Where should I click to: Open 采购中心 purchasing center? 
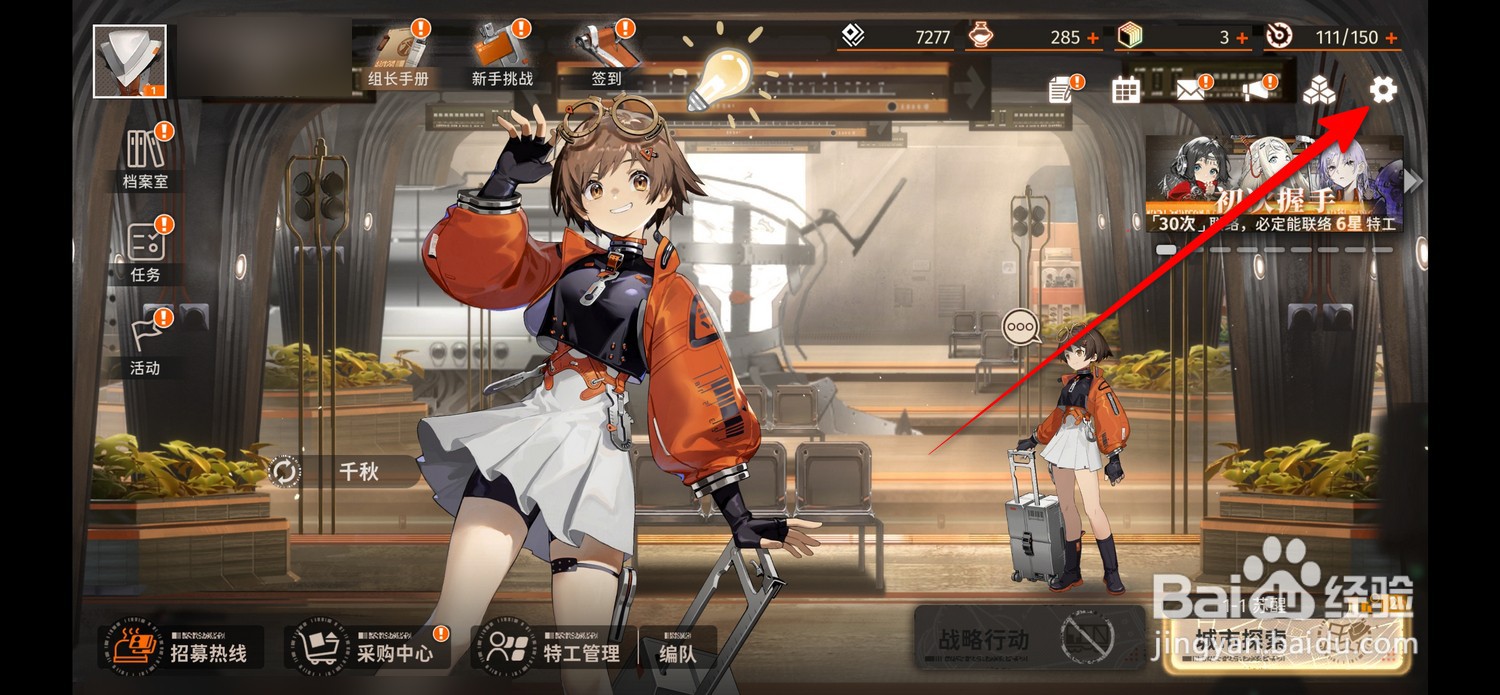[368, 648]
